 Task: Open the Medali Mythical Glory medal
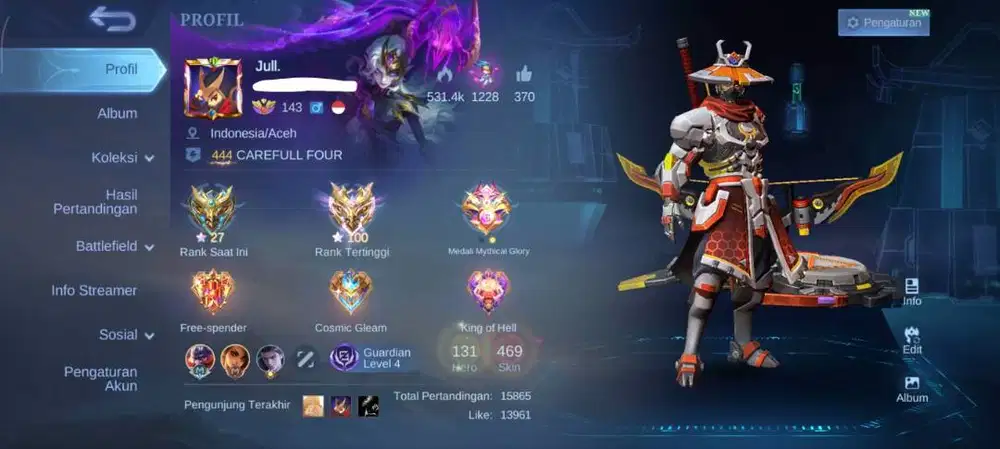pos(487,210)
